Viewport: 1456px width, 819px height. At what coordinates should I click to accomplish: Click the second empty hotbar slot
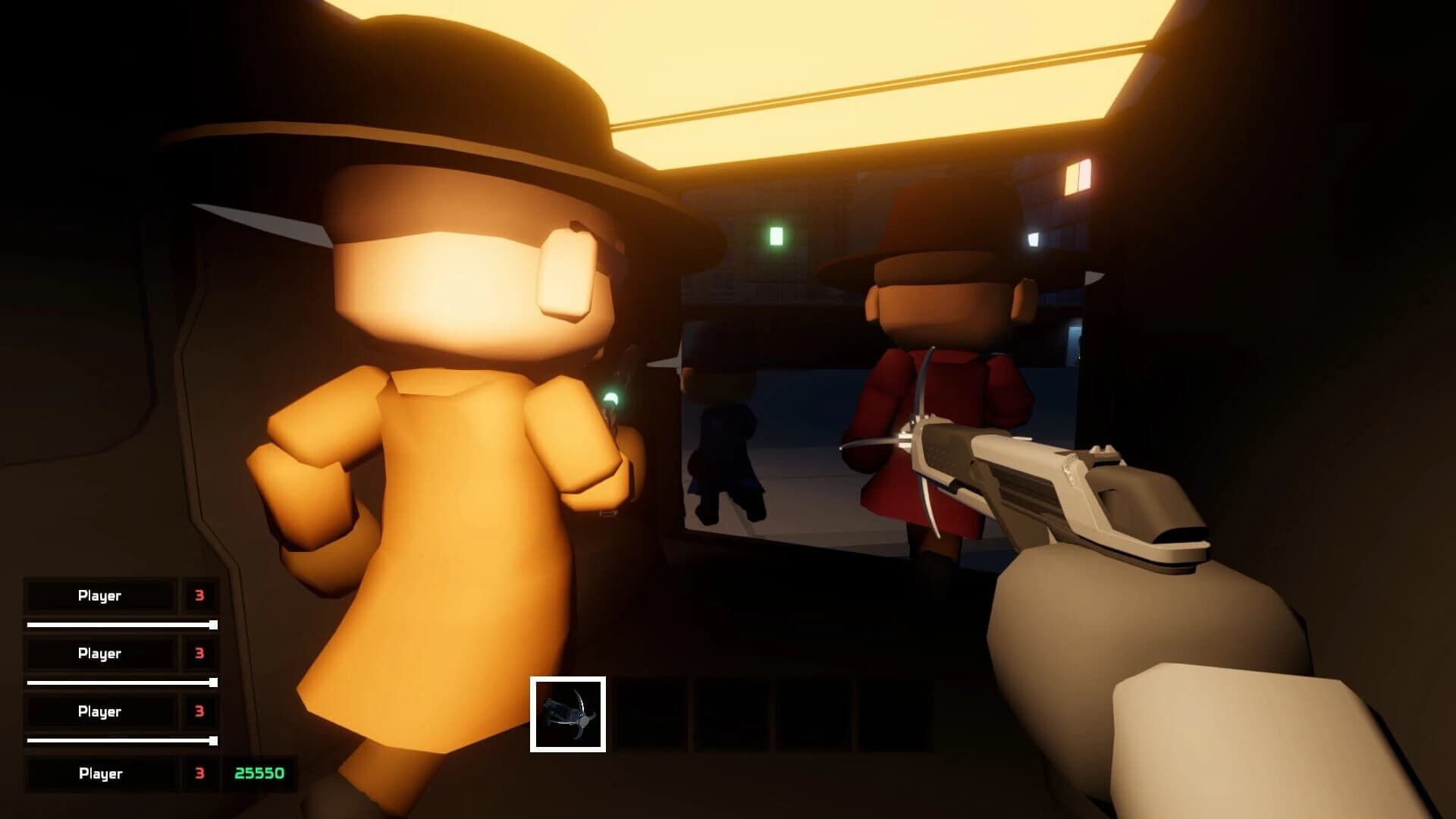(x=648, y=713)
